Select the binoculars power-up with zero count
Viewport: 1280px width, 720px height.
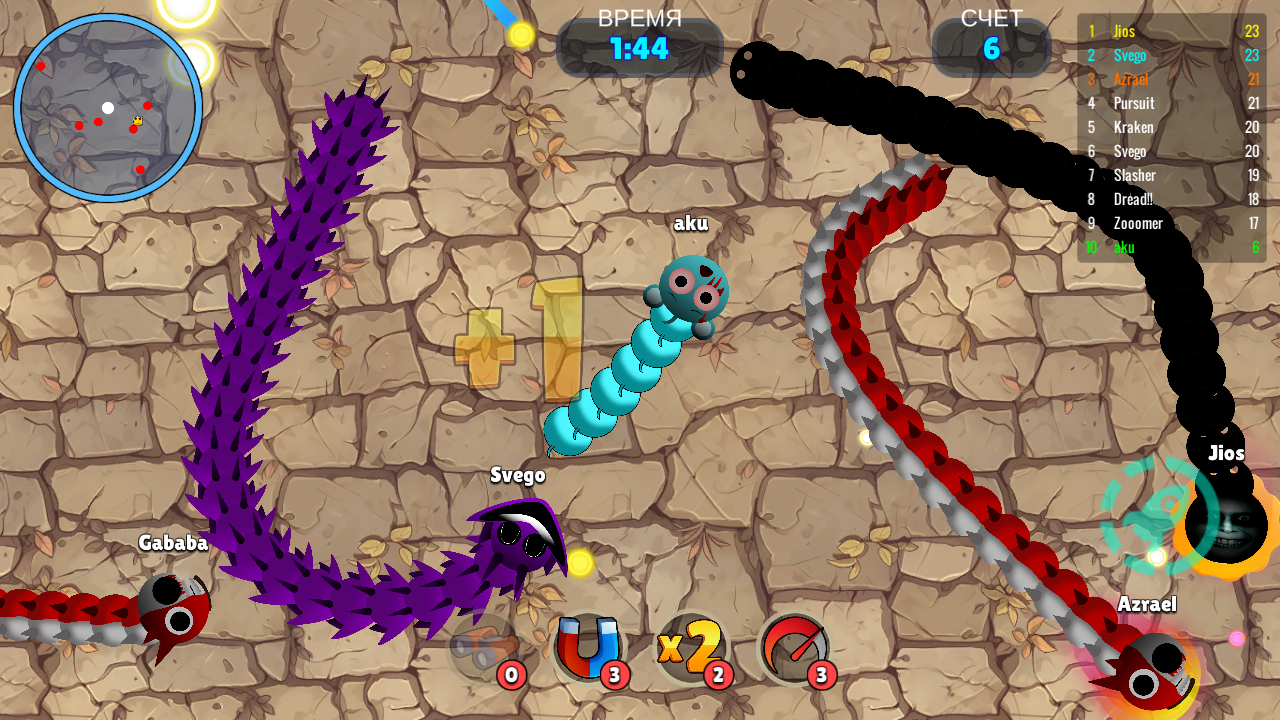[x=483, y=650]
